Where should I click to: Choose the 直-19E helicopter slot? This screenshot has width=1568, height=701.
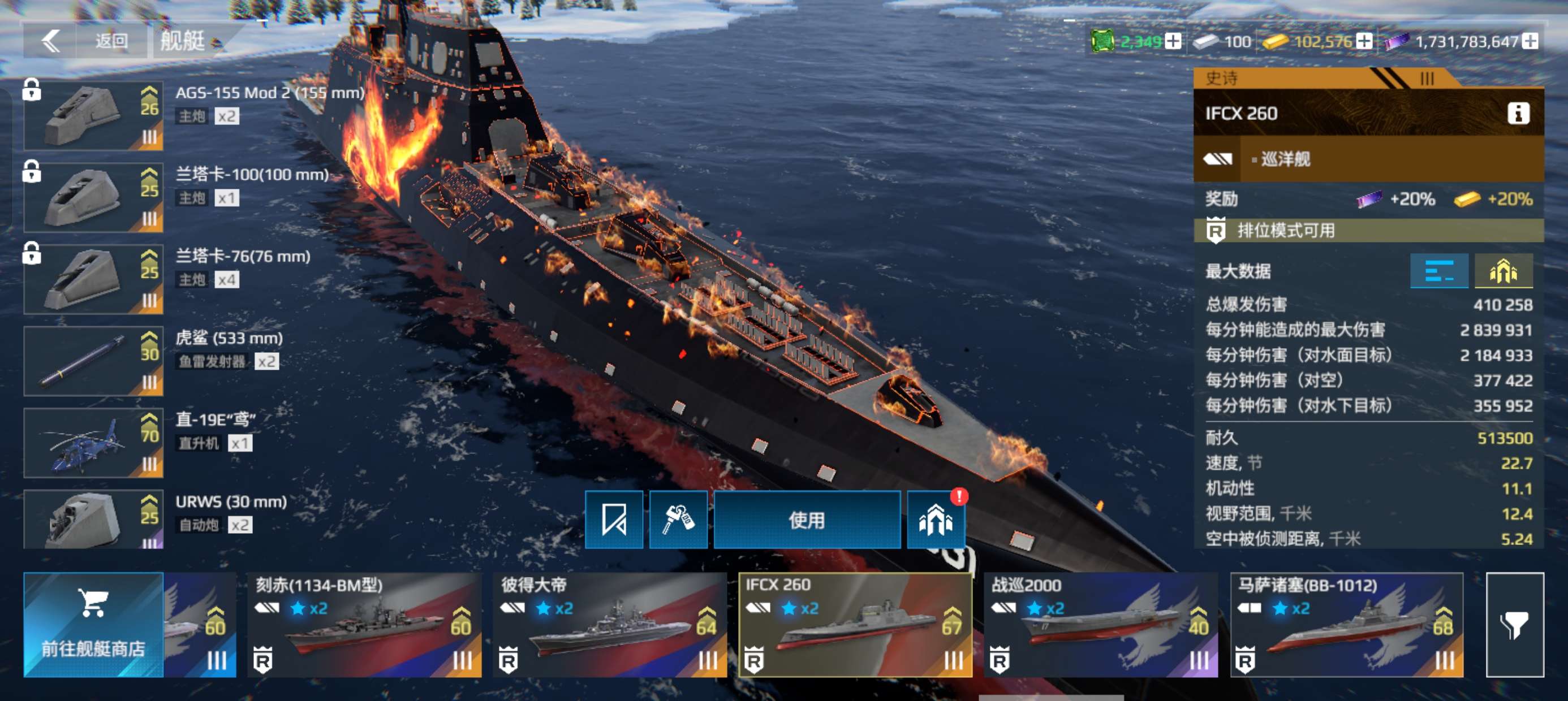[93, 443]
